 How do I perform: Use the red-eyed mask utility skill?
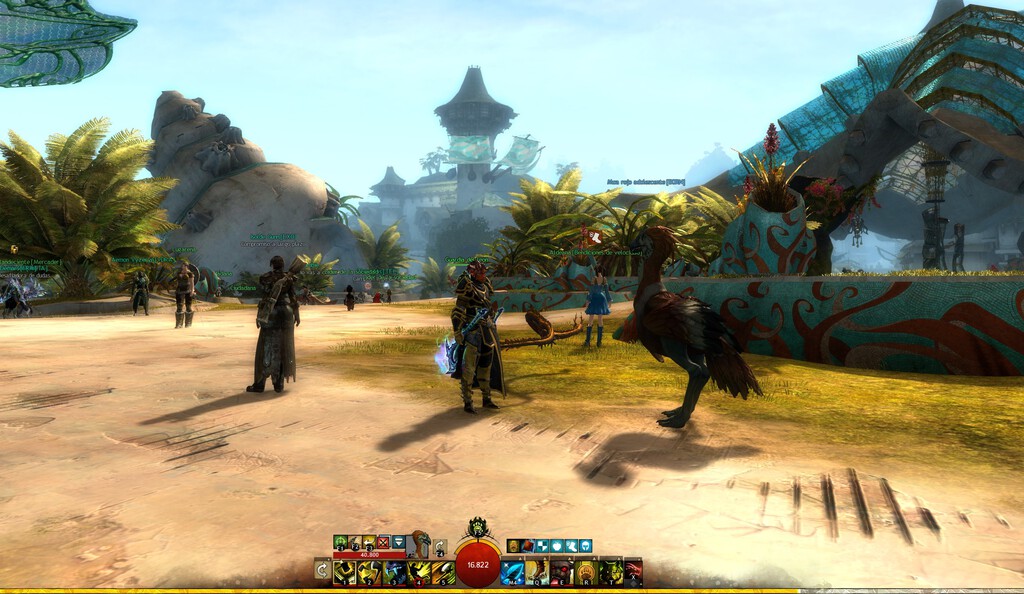tap(561, 572)
